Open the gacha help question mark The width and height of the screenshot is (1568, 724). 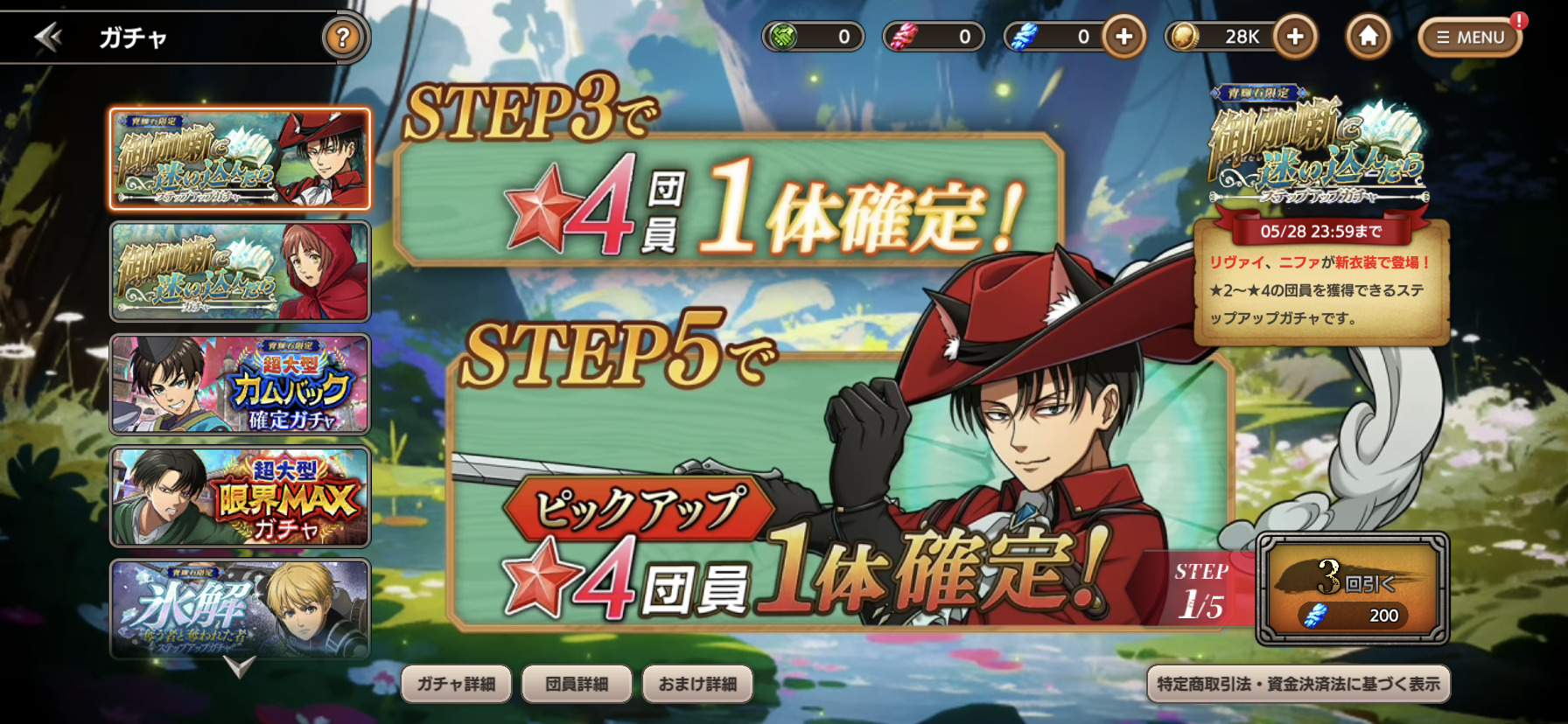[x=343, y=38]
